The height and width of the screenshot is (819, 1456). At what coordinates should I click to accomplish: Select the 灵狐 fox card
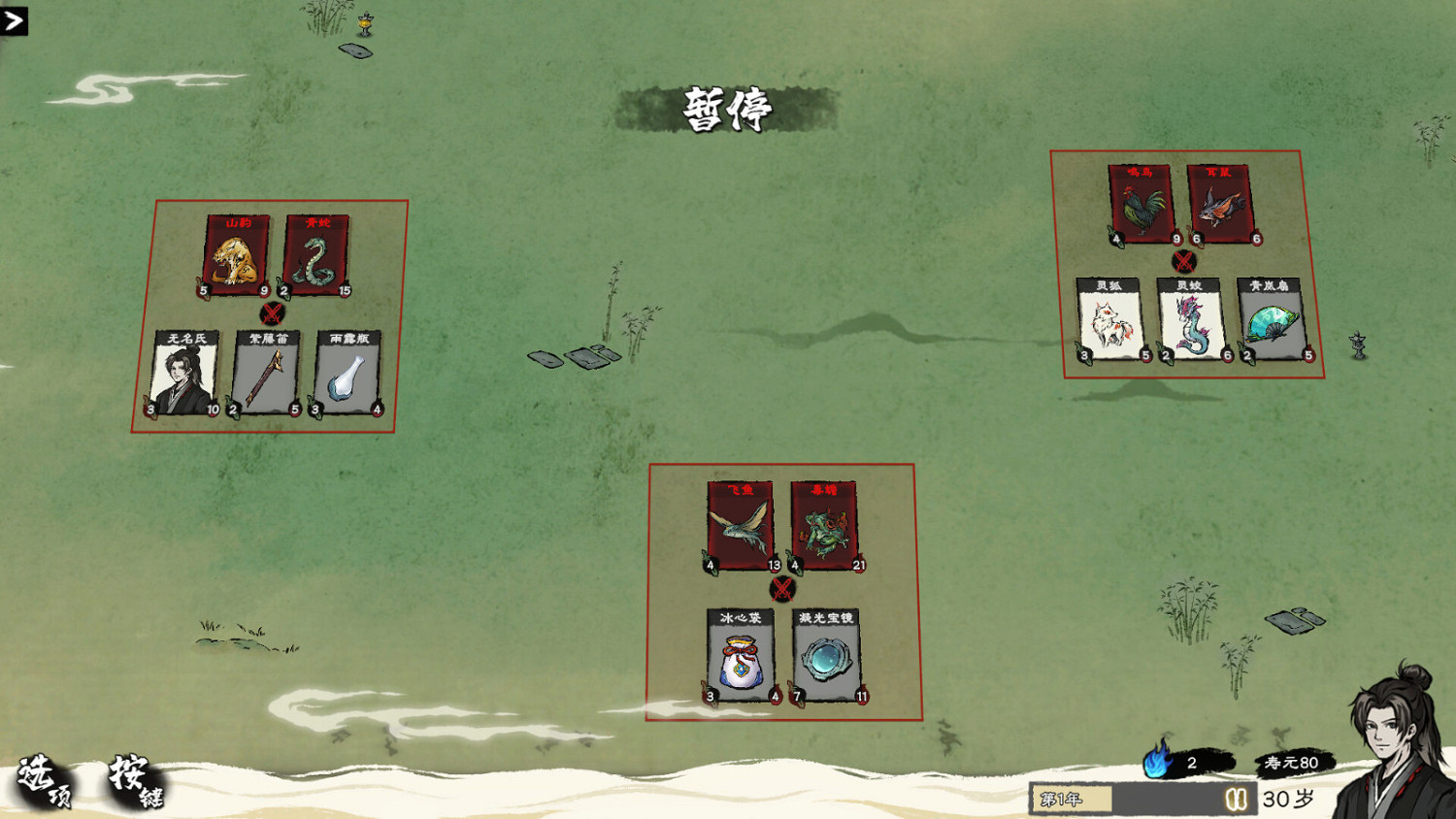point(1109,319)
